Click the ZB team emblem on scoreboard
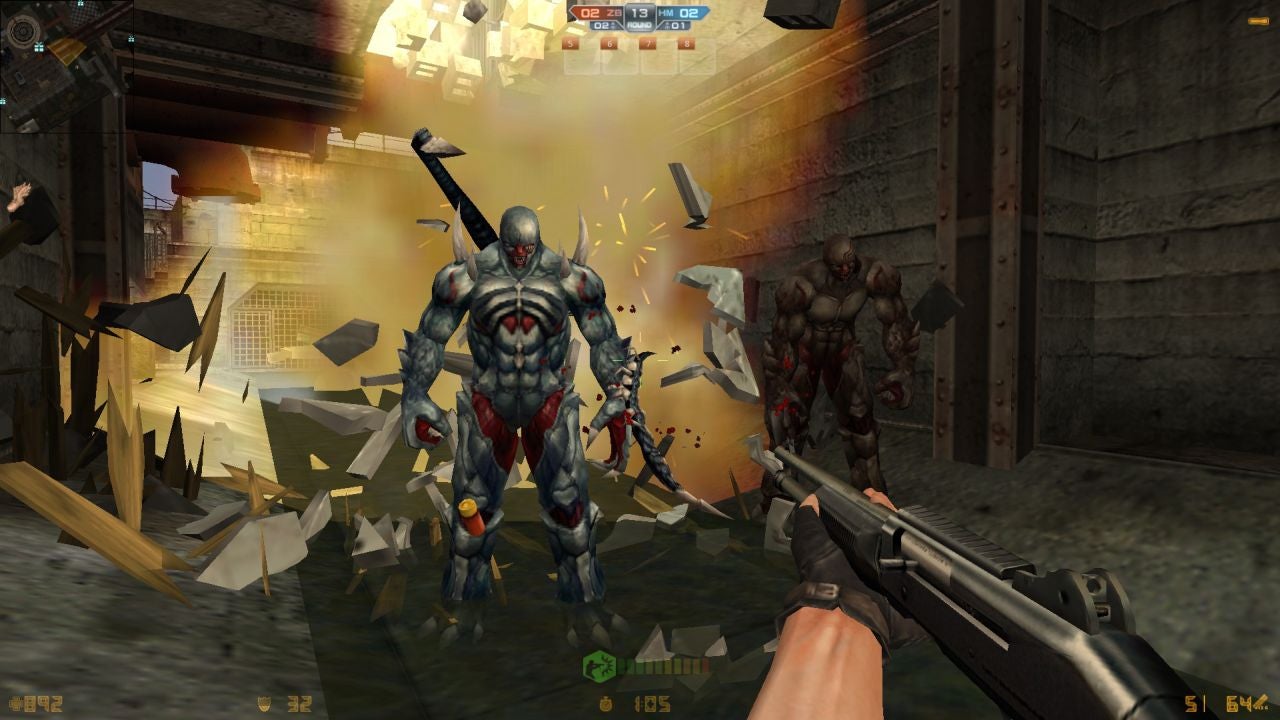 [x=612, y=12]
